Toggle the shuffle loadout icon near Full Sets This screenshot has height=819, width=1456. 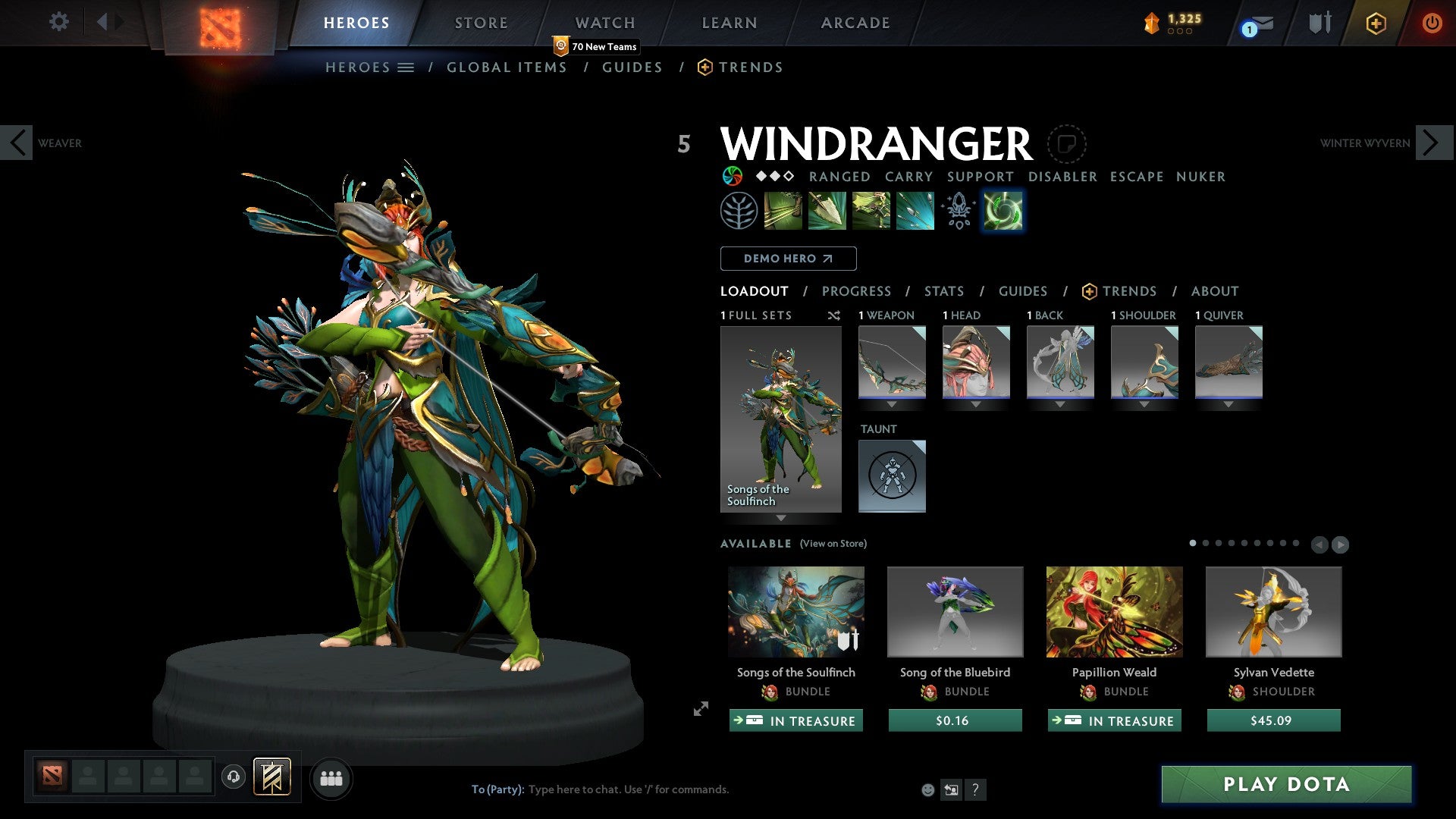pyautogui.click(x=834, y=316)
